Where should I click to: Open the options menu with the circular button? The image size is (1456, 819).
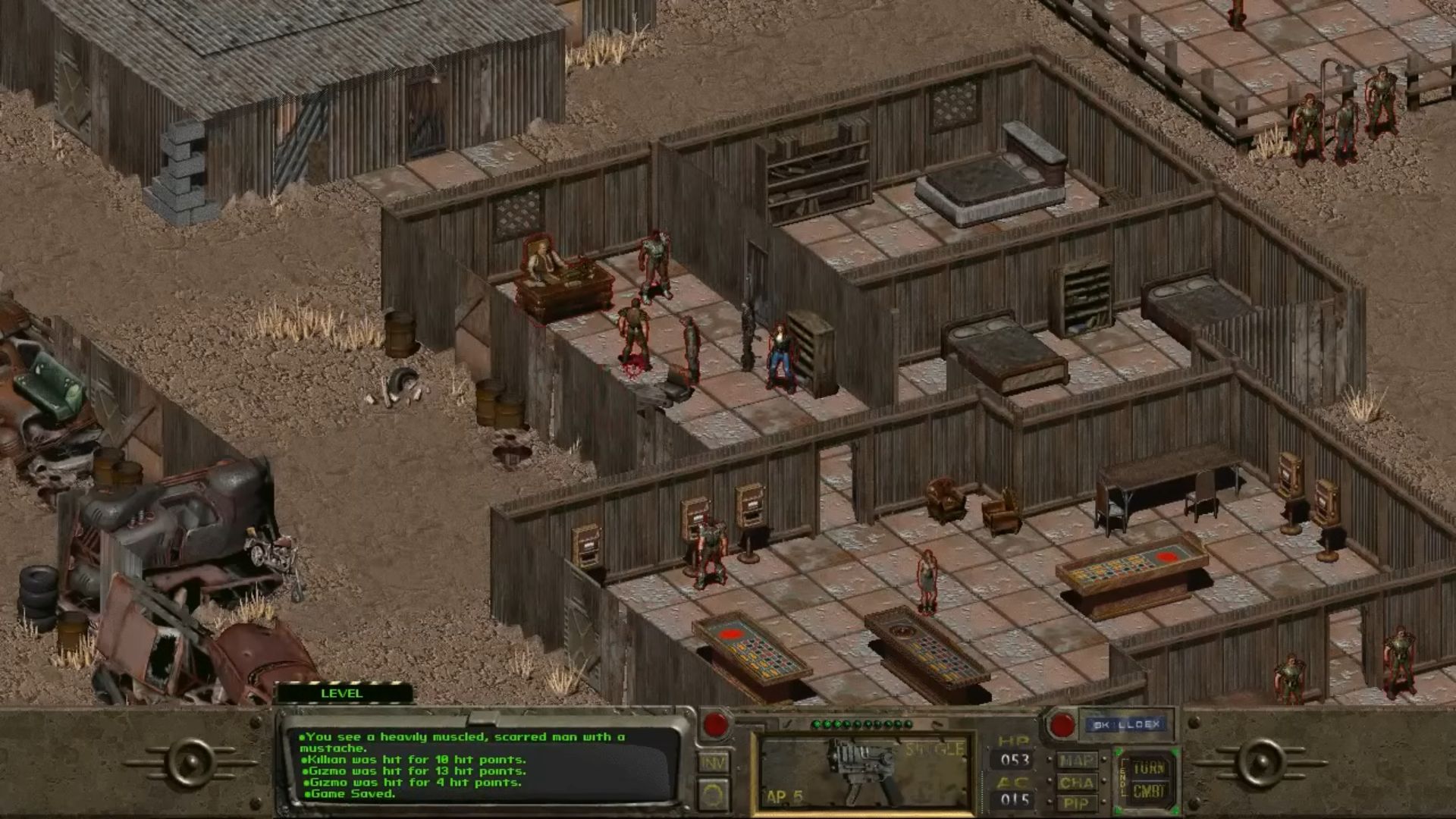[x=713, y=795]
